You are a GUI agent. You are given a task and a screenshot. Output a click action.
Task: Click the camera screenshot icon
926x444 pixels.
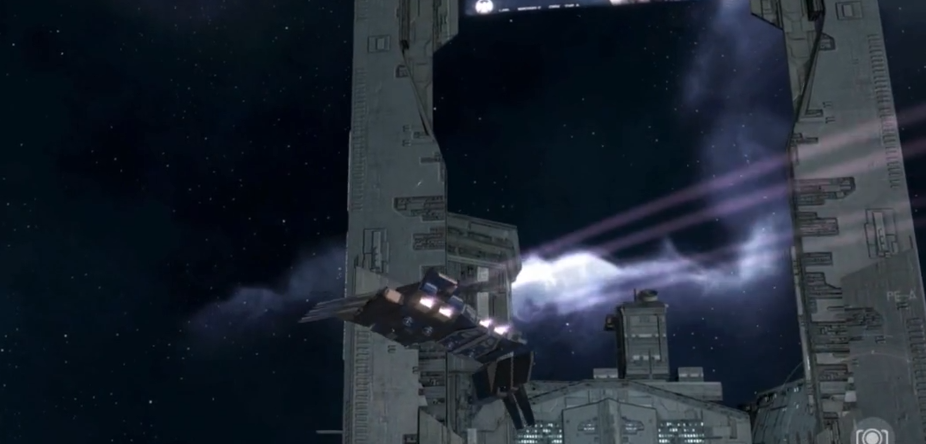coord(872,434)
